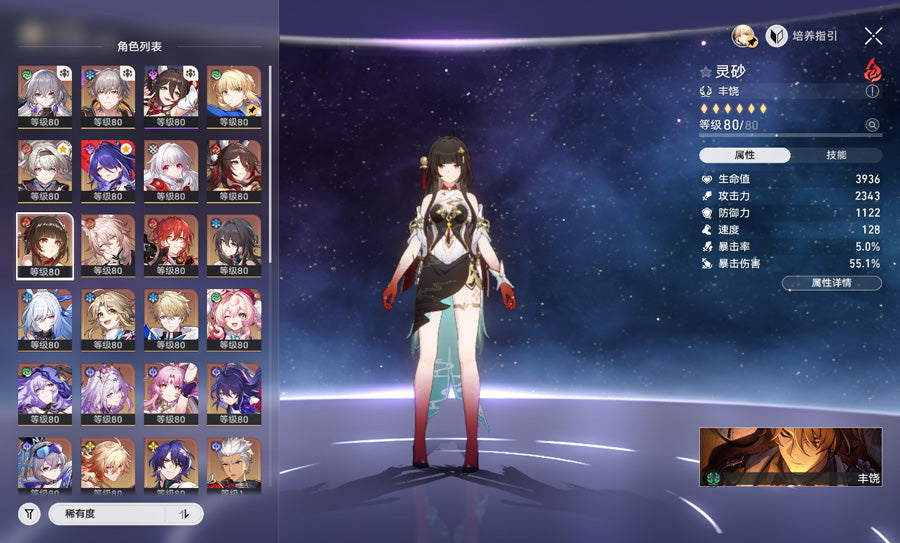Open 属性详情 attribute details

pos(831,283)
